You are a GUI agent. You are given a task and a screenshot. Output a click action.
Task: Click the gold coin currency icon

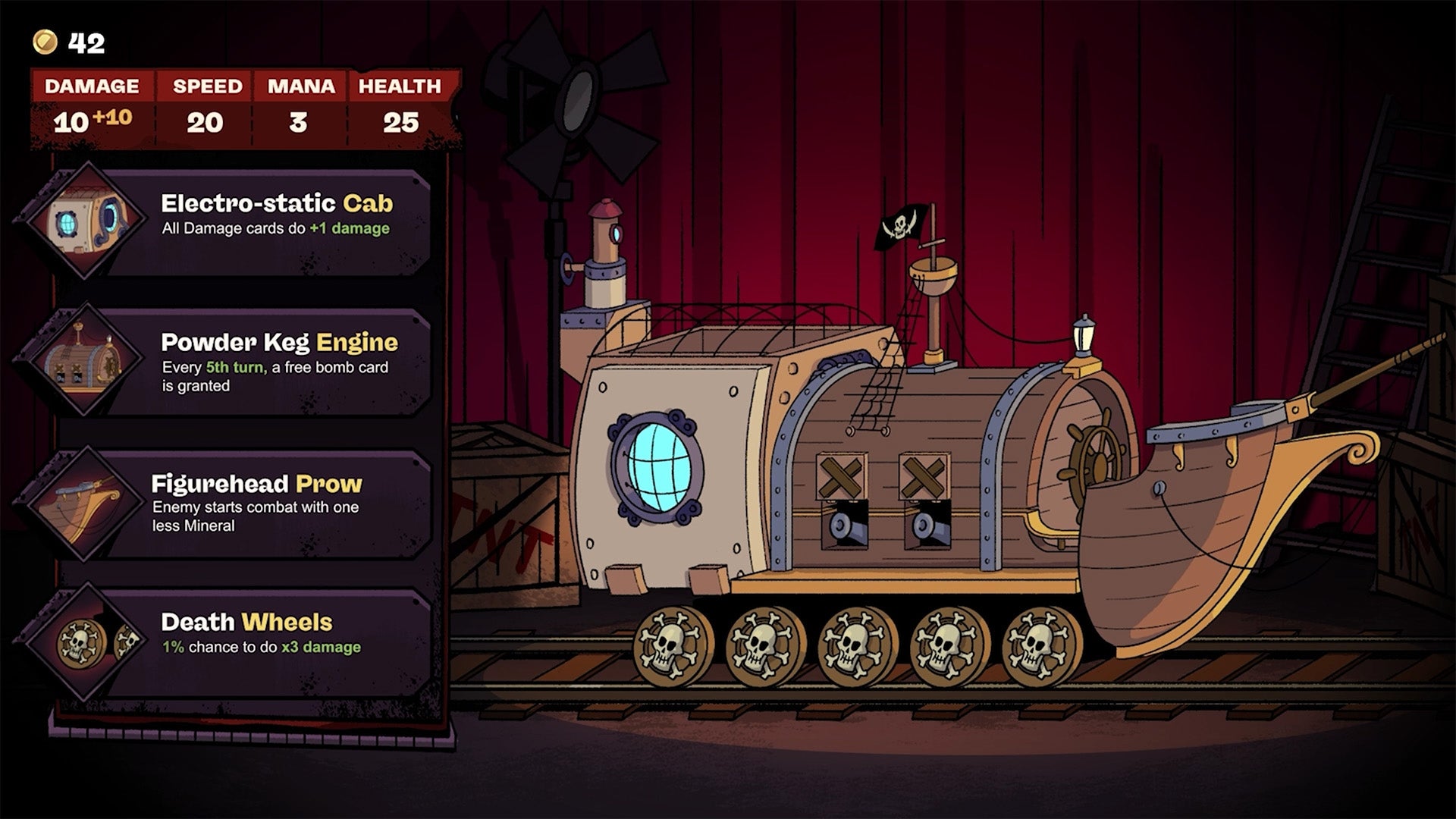click(45, 43)
